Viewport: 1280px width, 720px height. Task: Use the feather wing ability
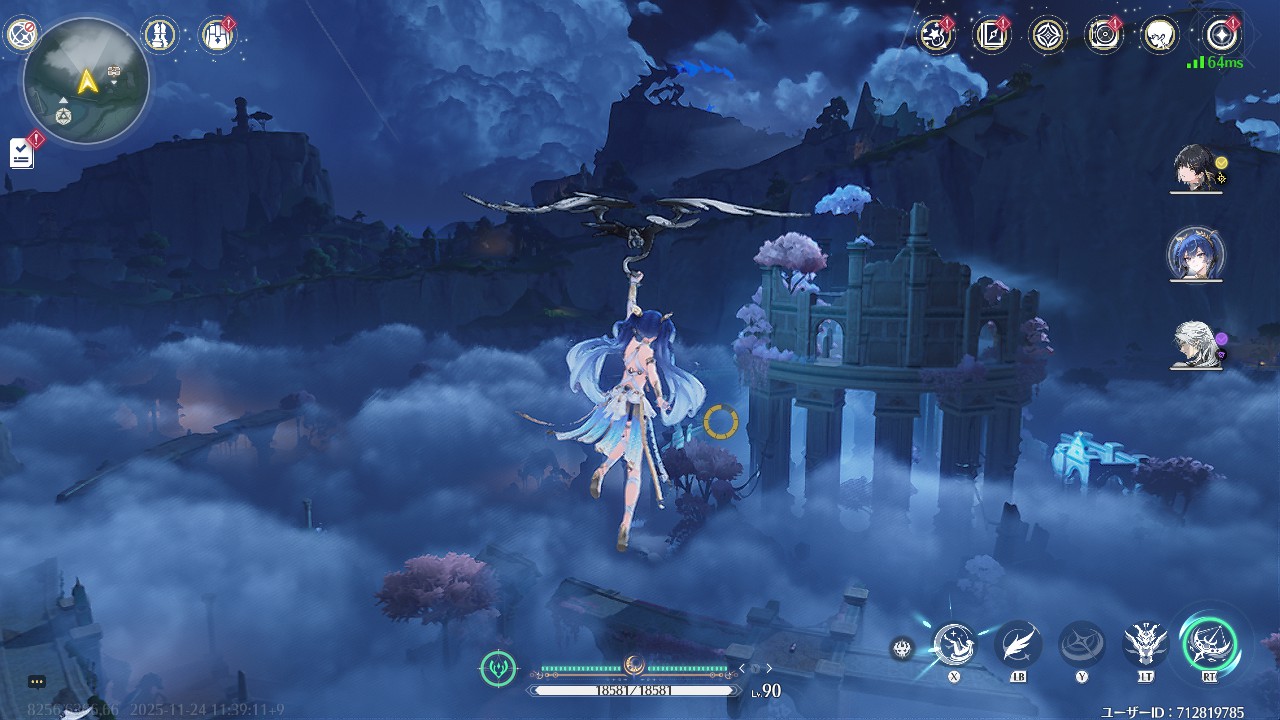click(x=1018, y=644)
